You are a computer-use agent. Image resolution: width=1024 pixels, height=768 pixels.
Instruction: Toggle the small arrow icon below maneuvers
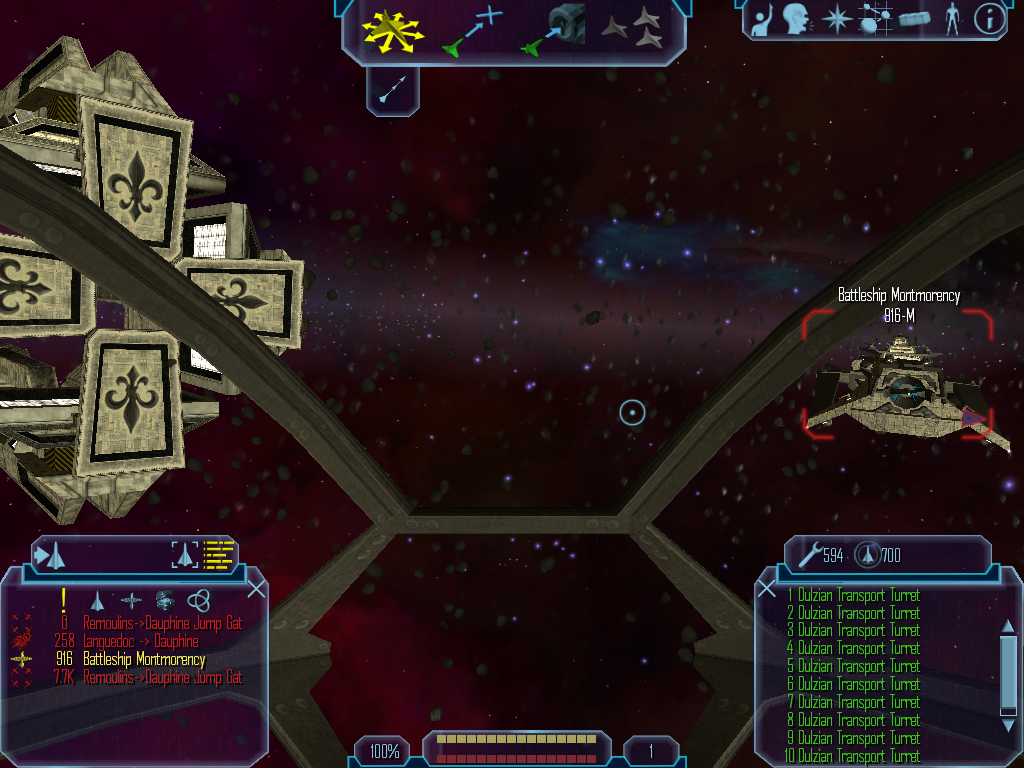tap(391, 90)
